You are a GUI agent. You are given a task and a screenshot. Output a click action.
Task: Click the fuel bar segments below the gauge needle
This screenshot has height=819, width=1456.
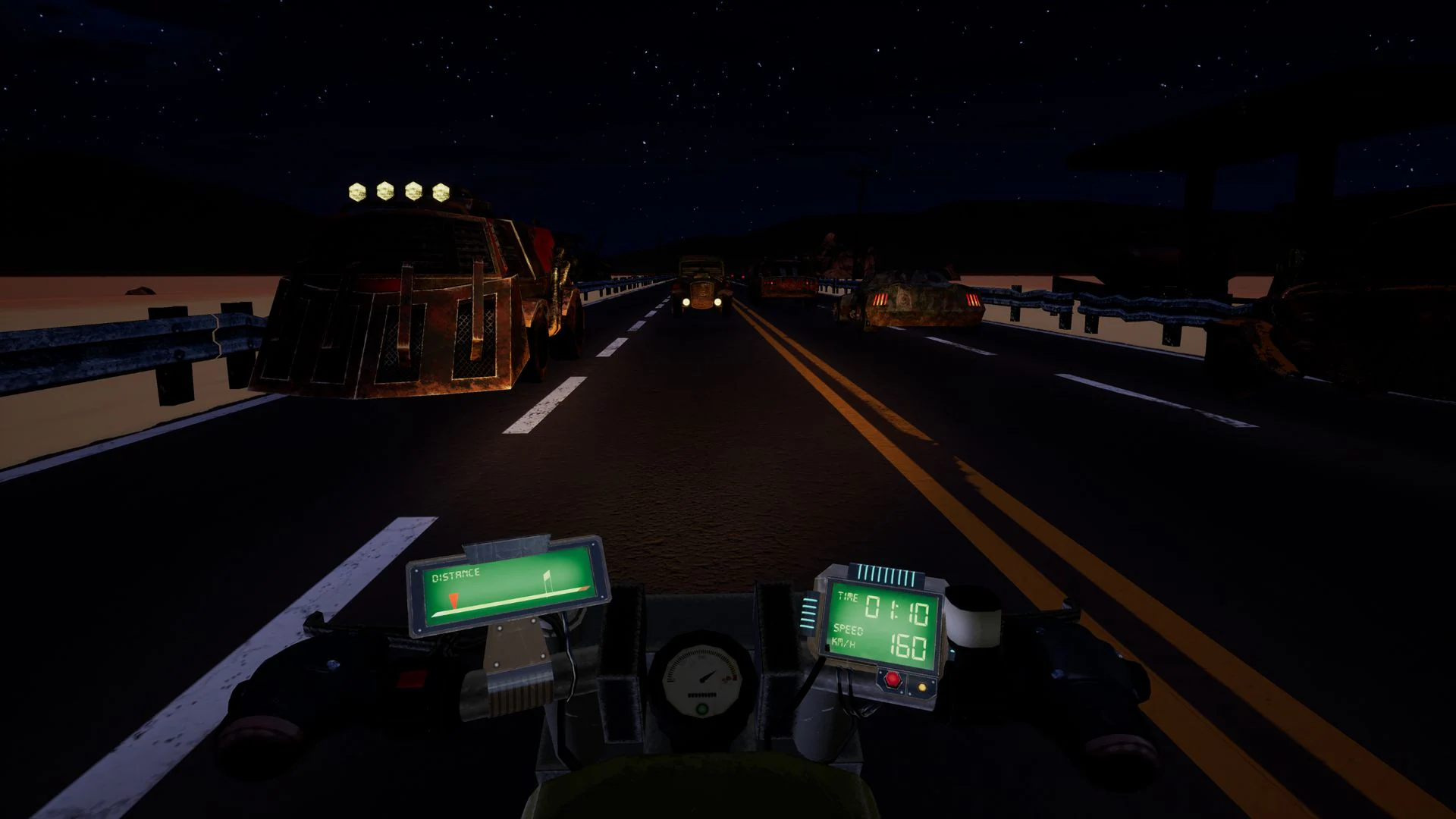[x=701, y=695]
